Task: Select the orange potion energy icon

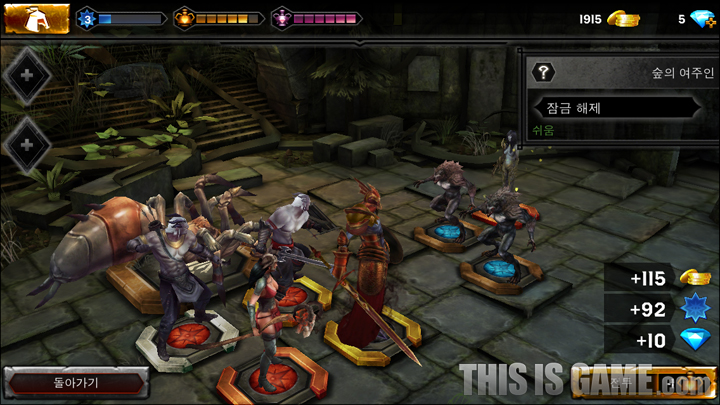Action: (182, 18)
